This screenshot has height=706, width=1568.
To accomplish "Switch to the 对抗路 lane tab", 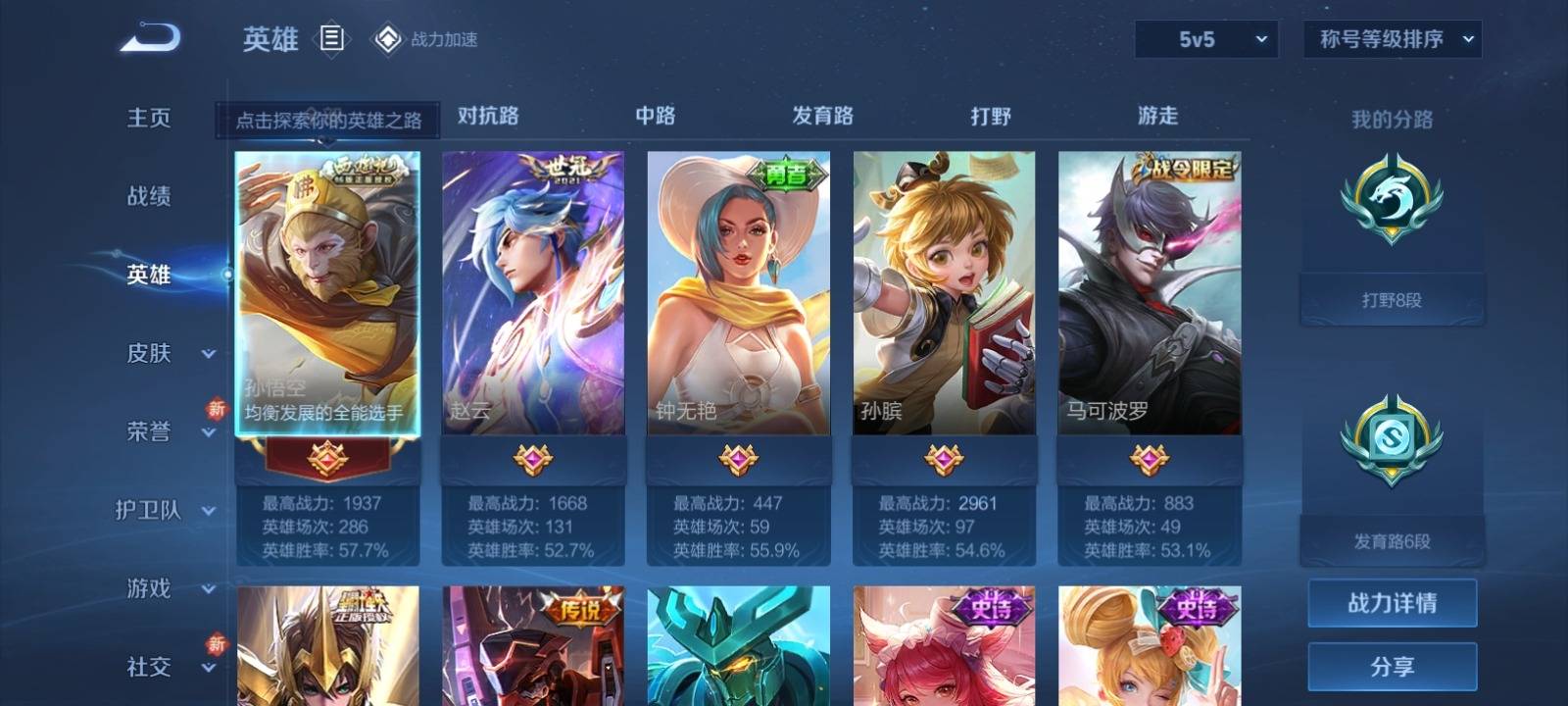I will pyautogui.click(x=488, y=116).
